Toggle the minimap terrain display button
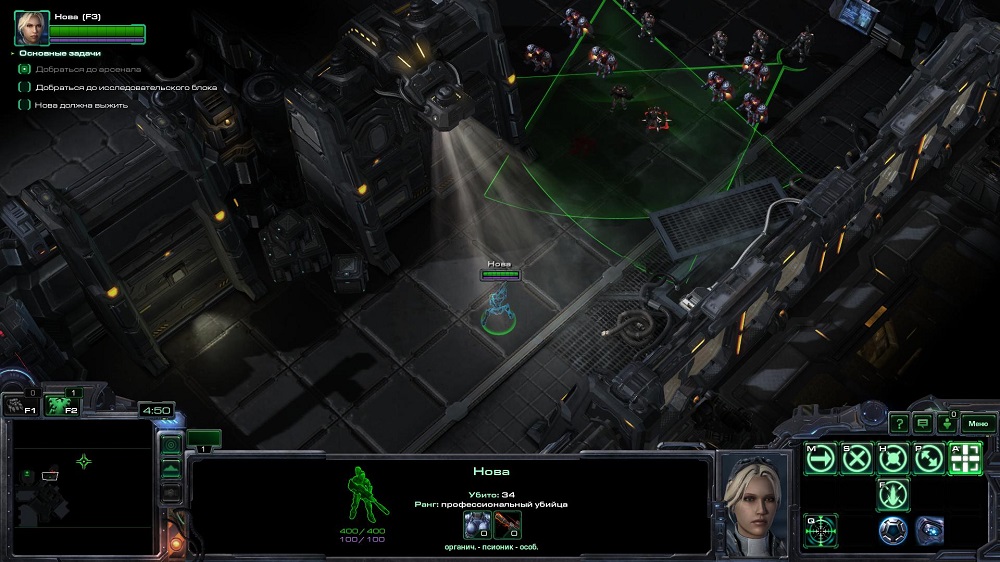The height and width of the screenshot is (562, 1000). click(x=171, y=468)
